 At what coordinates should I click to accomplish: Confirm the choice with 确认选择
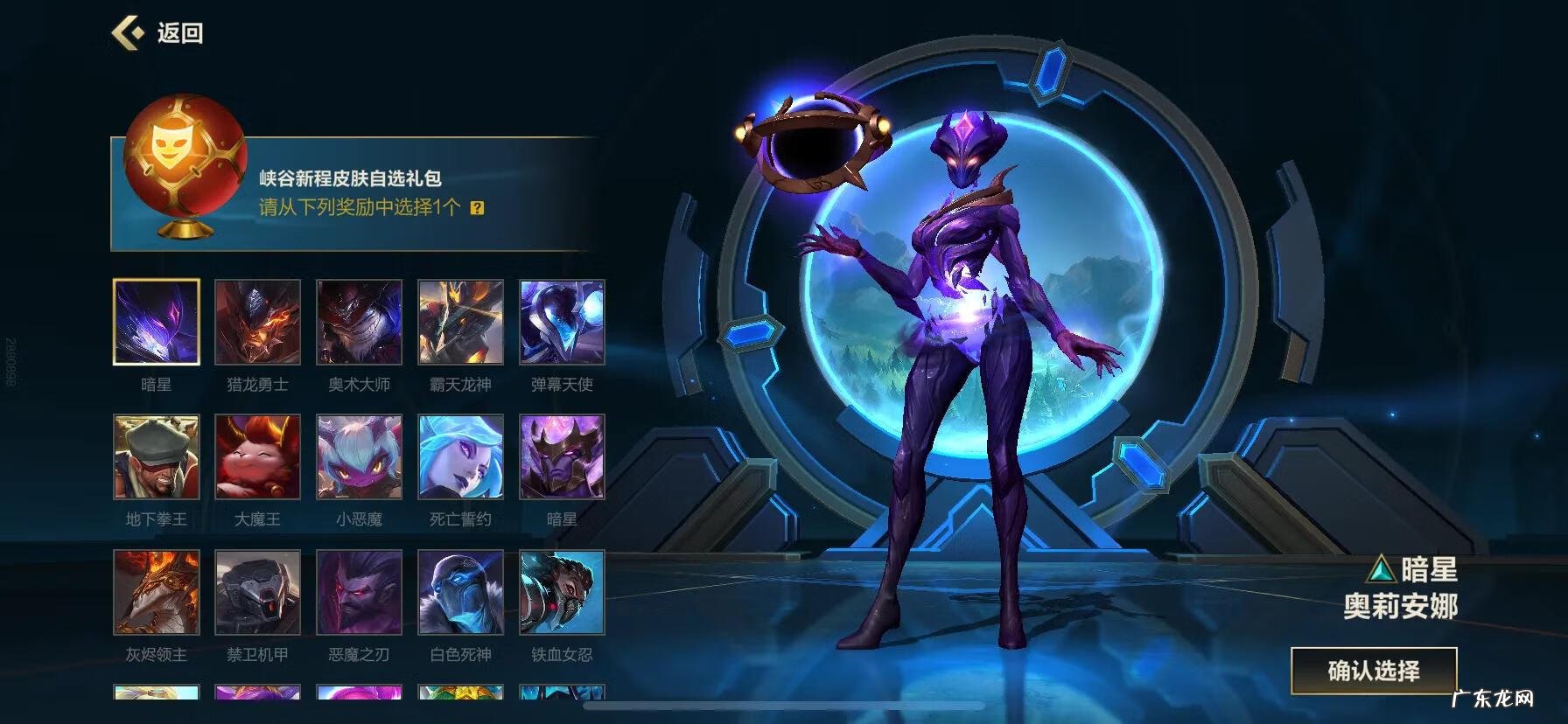[x=1373, y=671]
